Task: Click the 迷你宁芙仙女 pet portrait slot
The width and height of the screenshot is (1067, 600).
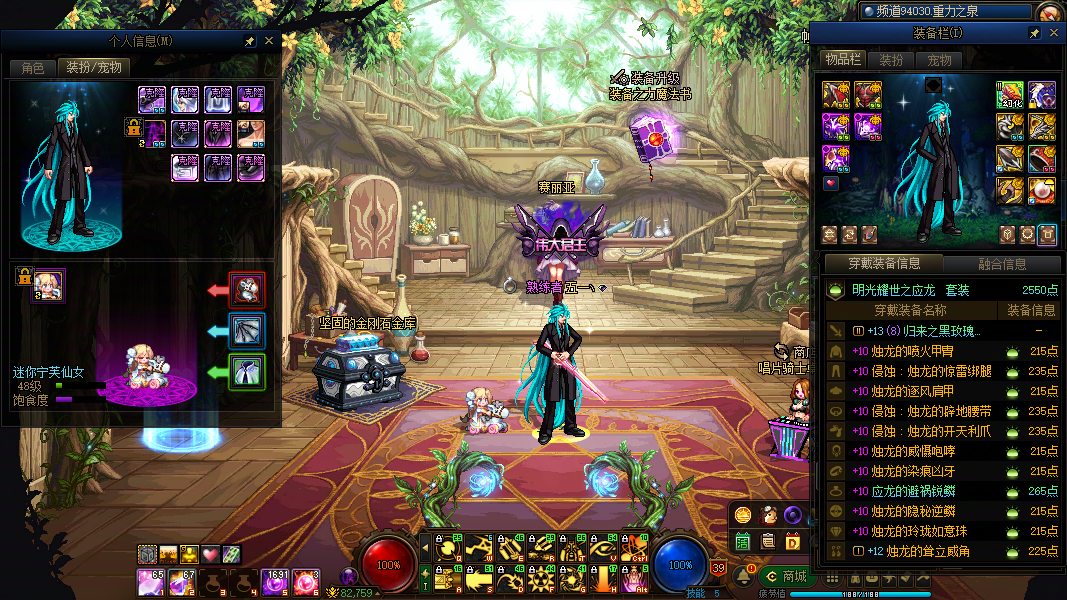Action: pyautogui.click(x=48, y=284)
